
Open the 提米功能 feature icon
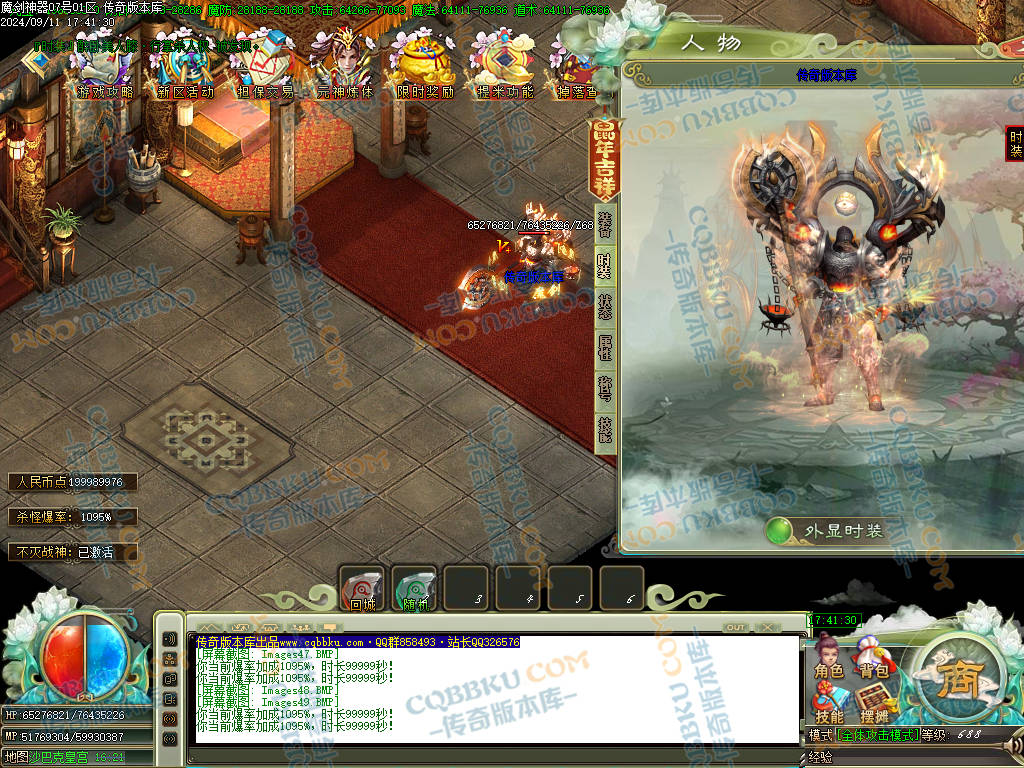[504, 66]
